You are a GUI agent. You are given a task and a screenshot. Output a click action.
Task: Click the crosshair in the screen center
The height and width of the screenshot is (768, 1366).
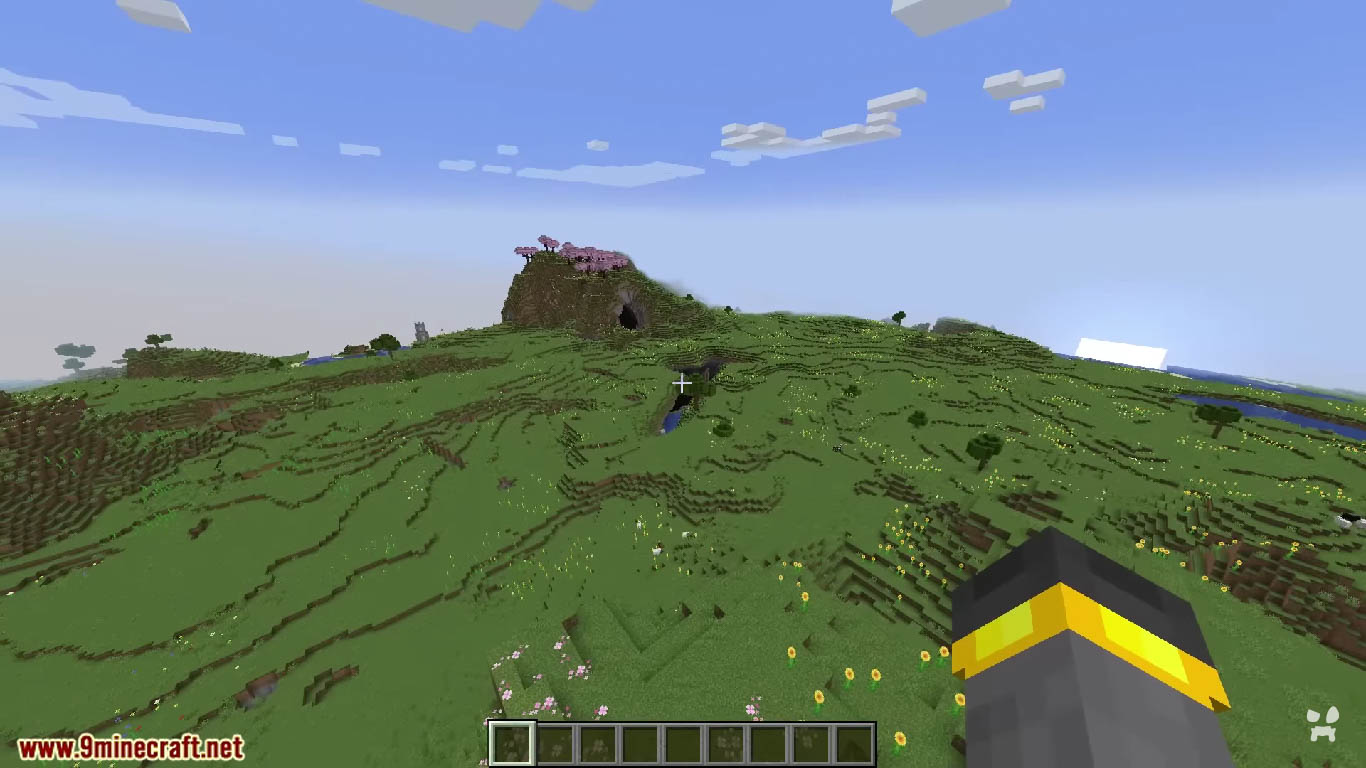pyautogui.click(x=683, y=383)
